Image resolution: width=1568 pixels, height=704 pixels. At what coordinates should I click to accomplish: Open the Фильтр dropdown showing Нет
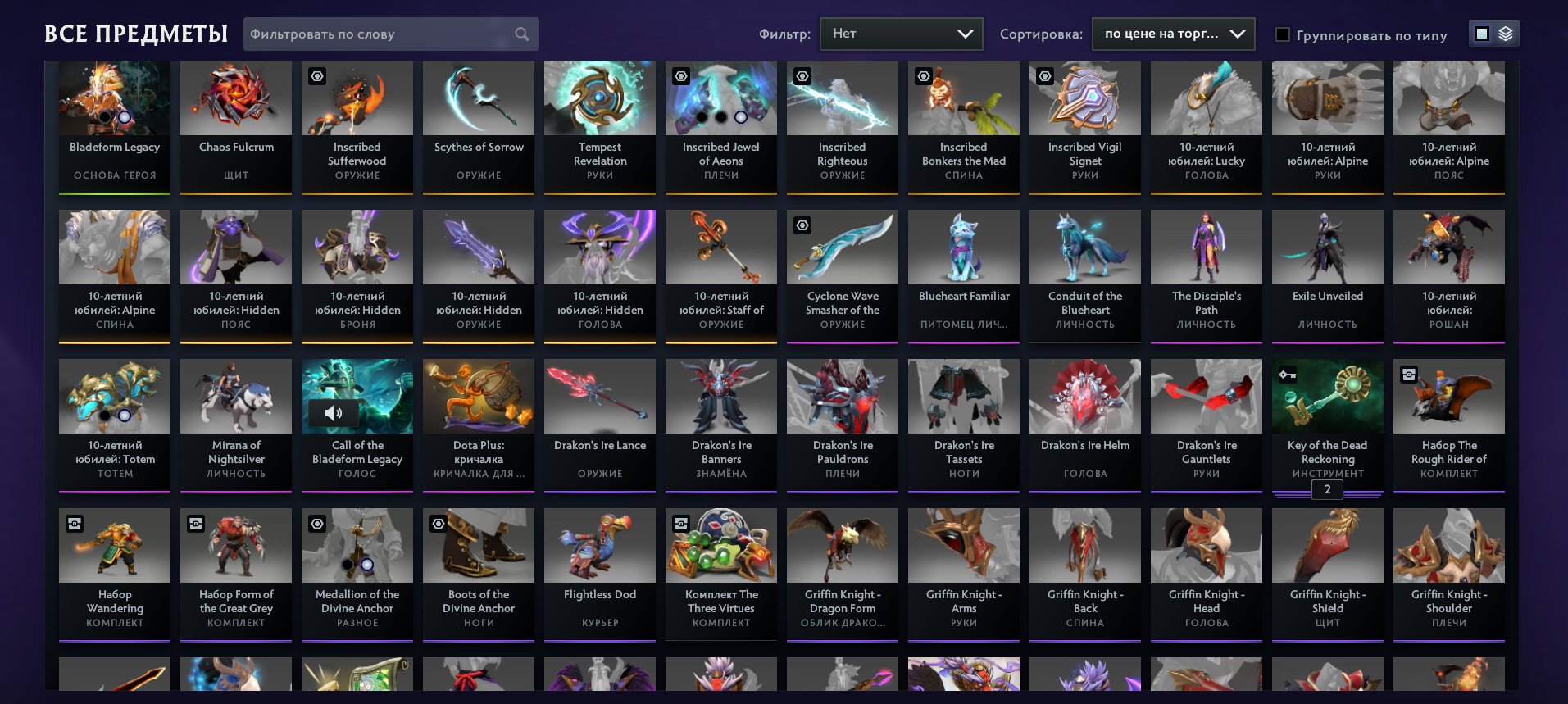click(900, 34)
